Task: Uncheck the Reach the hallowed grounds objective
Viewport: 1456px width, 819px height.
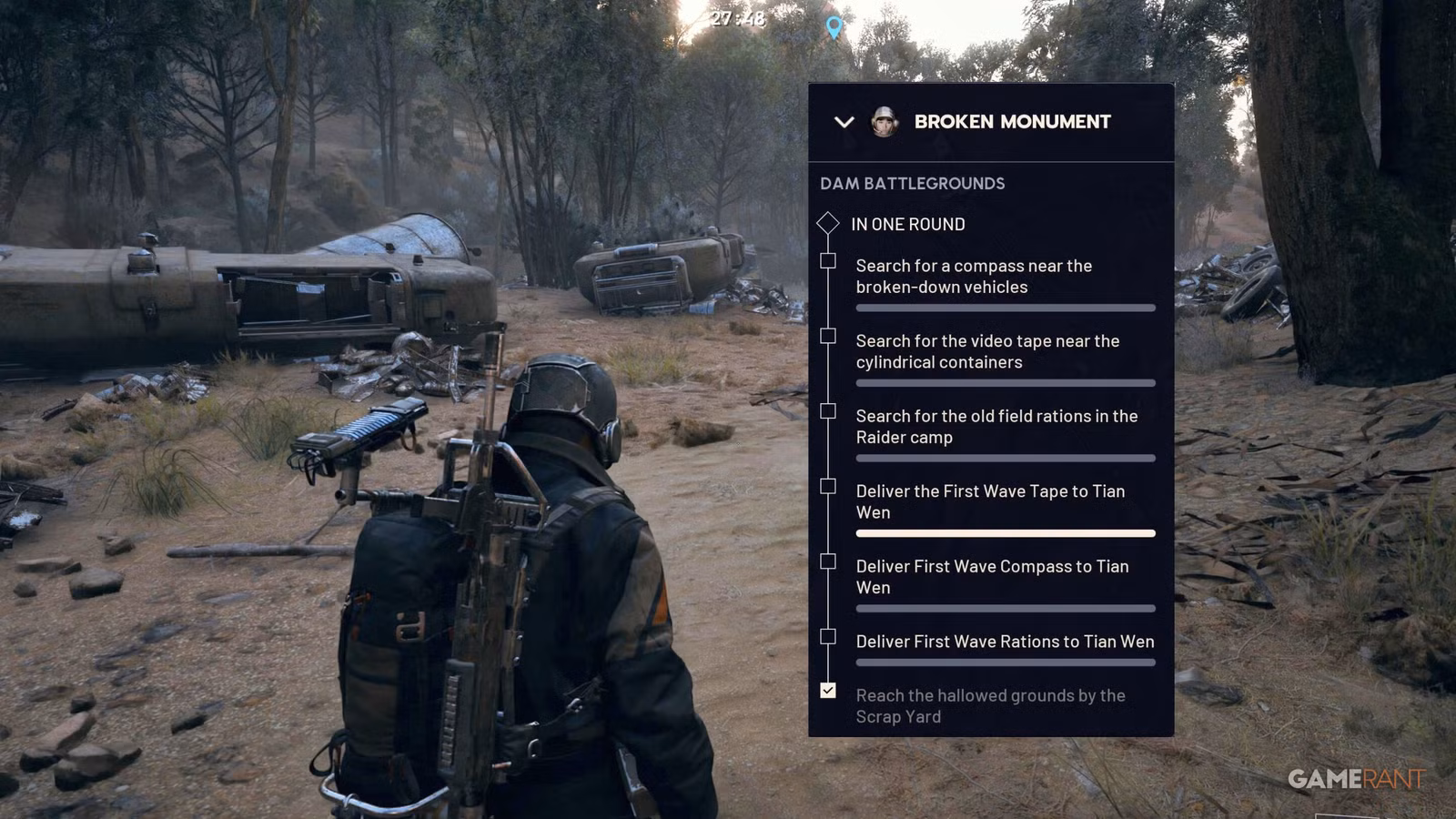Action: point(828,692)
